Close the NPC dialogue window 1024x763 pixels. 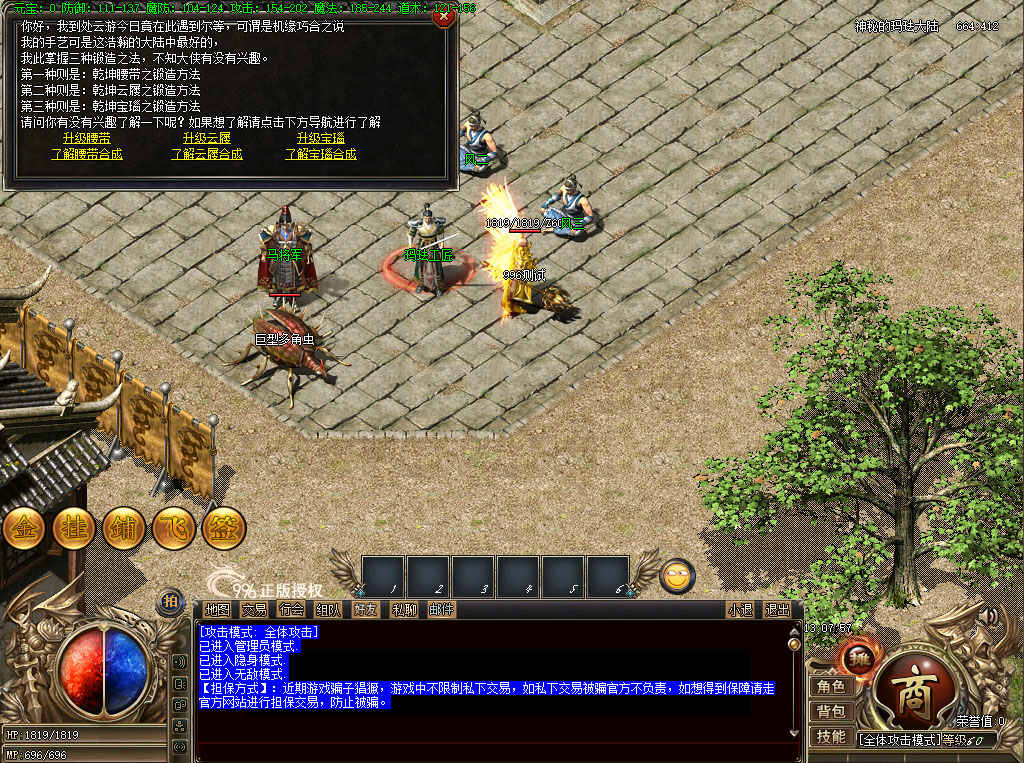443,15
